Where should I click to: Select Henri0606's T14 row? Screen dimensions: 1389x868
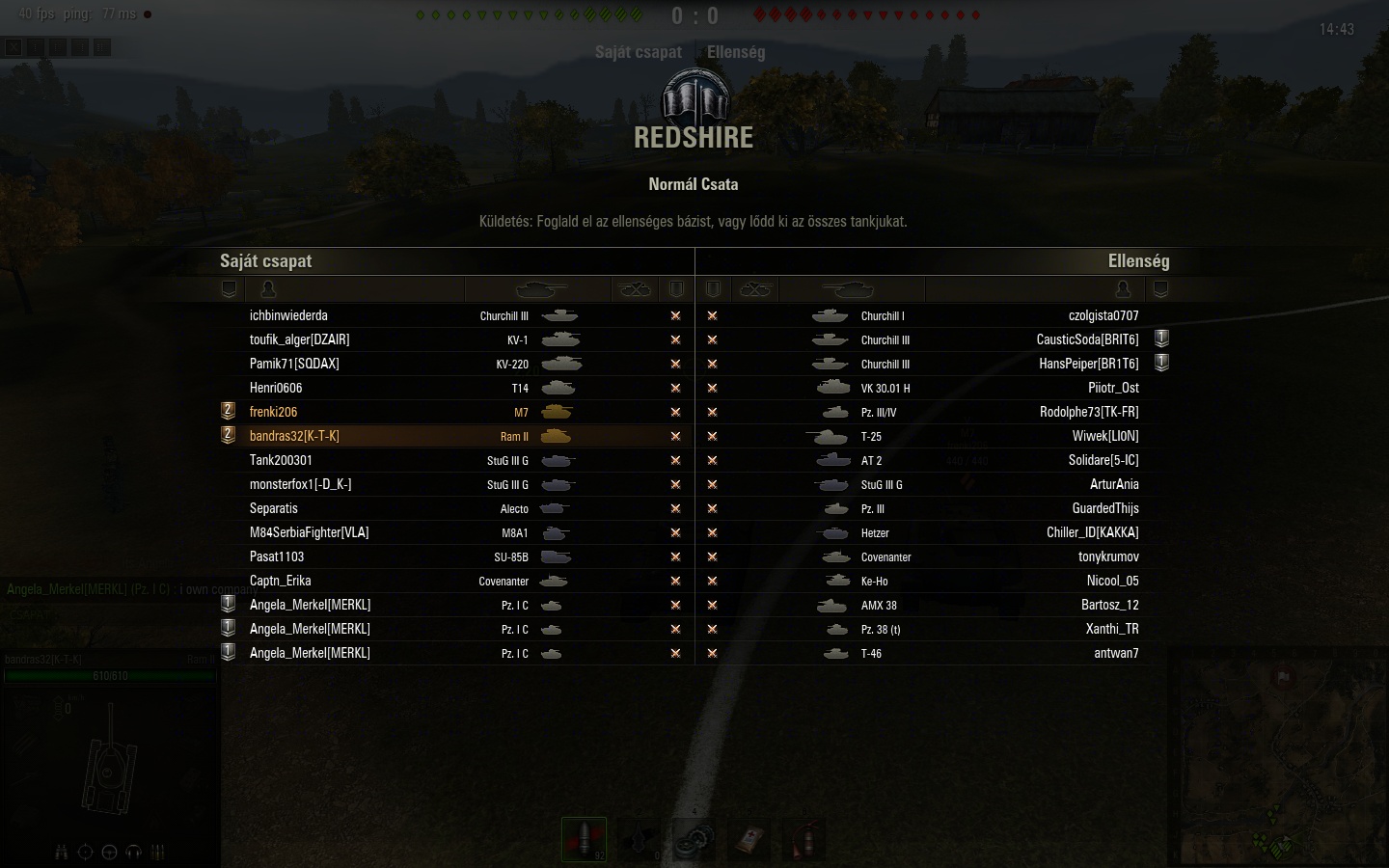276,388
